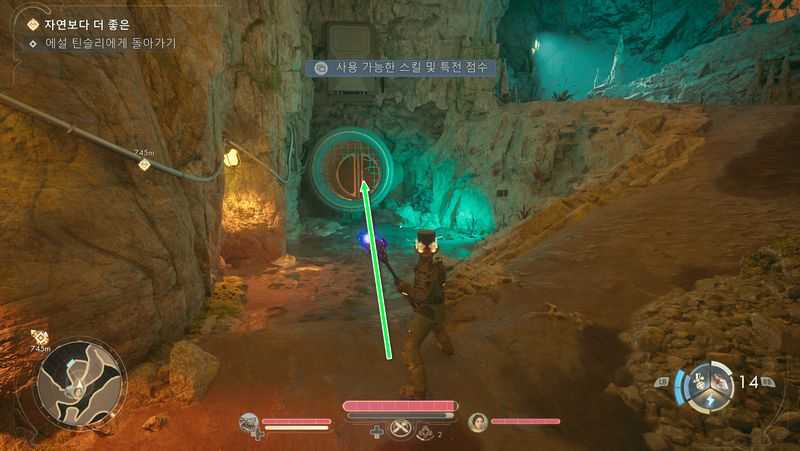800x451 pixels.
Task: Use the health potion plus icon
Action: pyautogui.click(x=377, y=431)
